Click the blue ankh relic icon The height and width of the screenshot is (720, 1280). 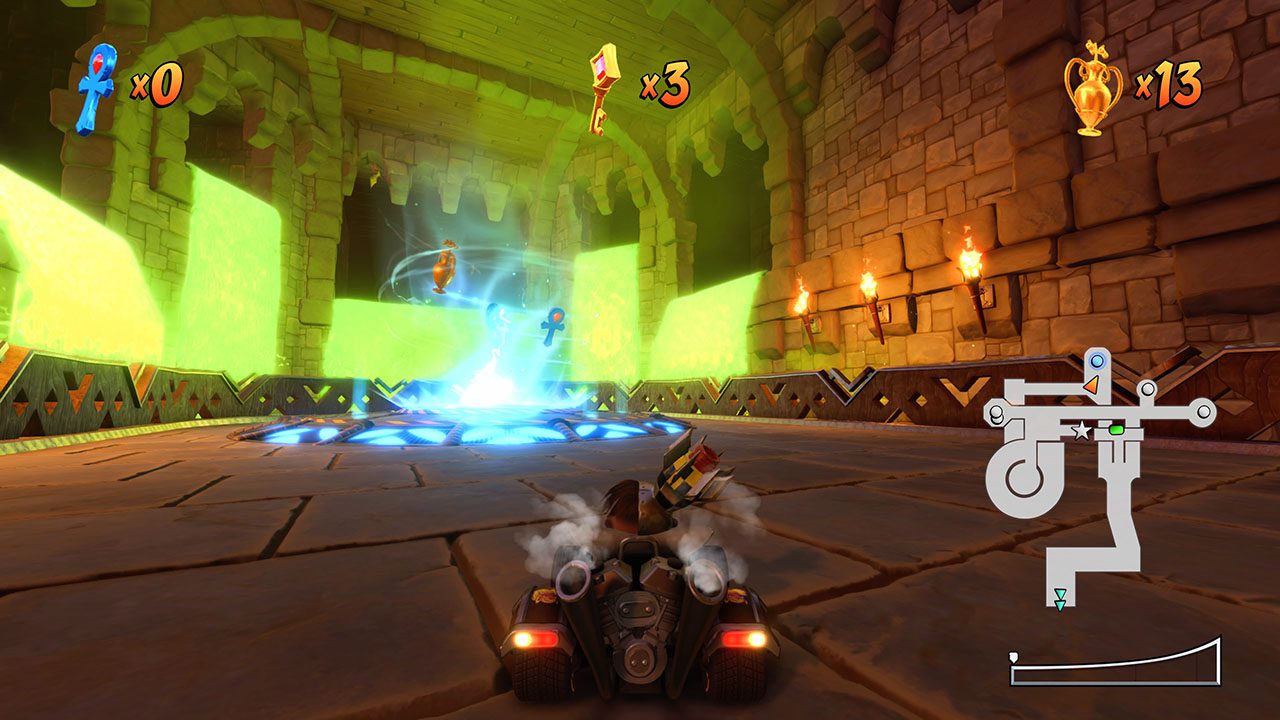[x=96, y=88]
